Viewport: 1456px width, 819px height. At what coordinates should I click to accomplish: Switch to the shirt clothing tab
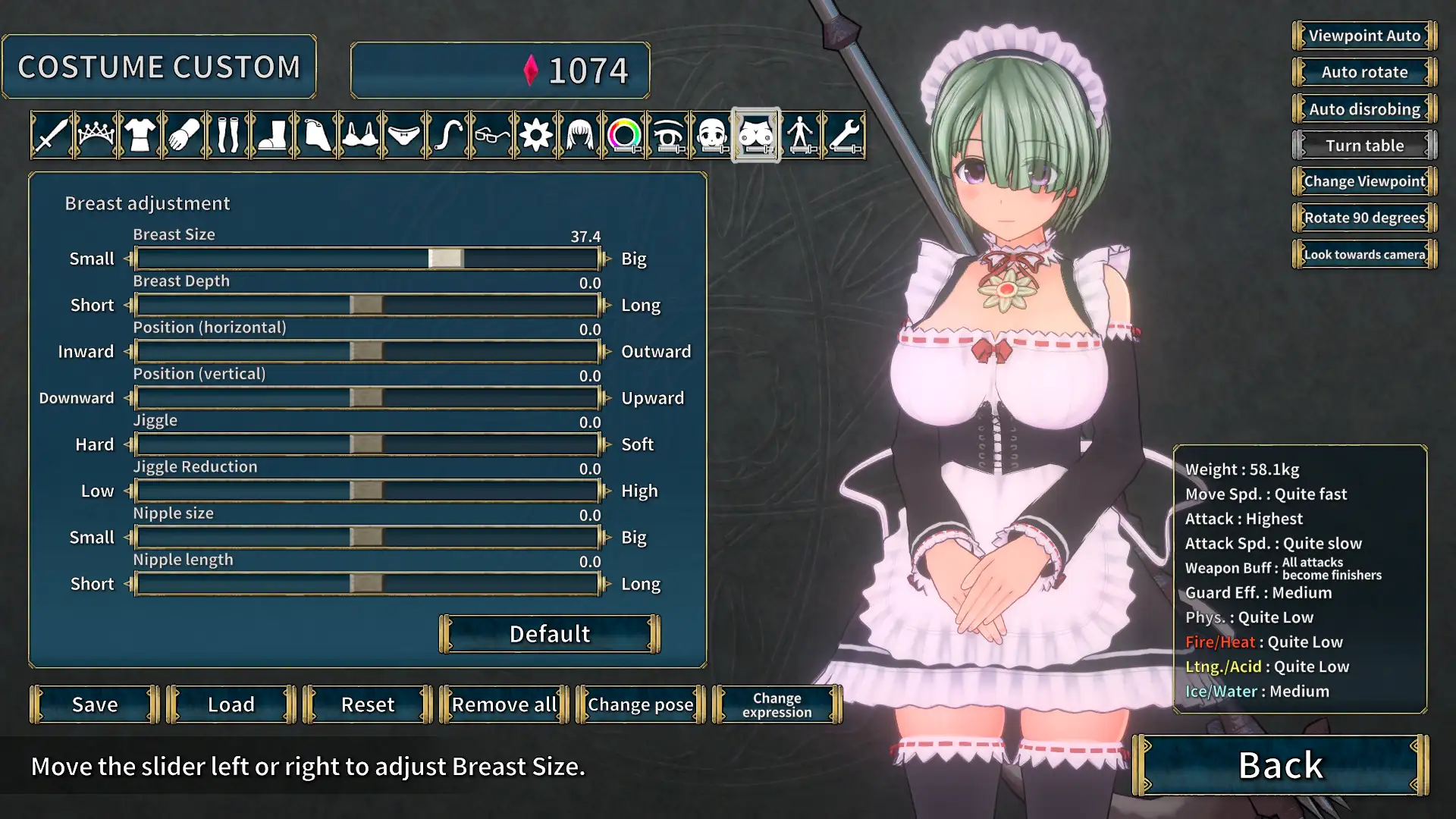click(140, 136)
